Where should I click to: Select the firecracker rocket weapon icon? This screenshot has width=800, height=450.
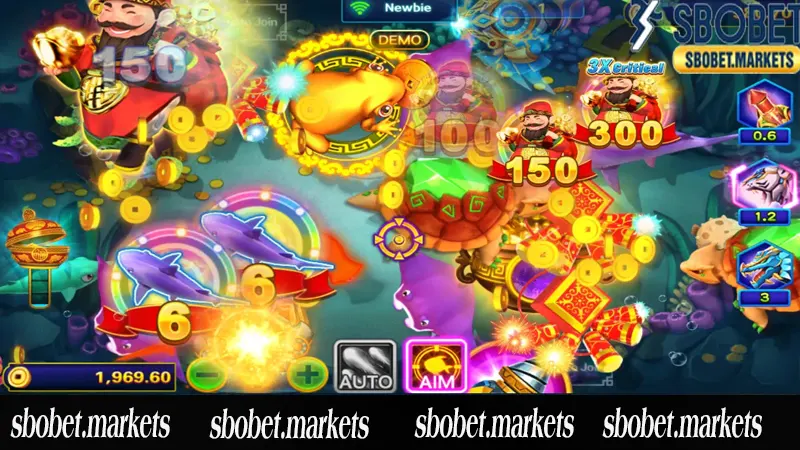coord(762,108)
